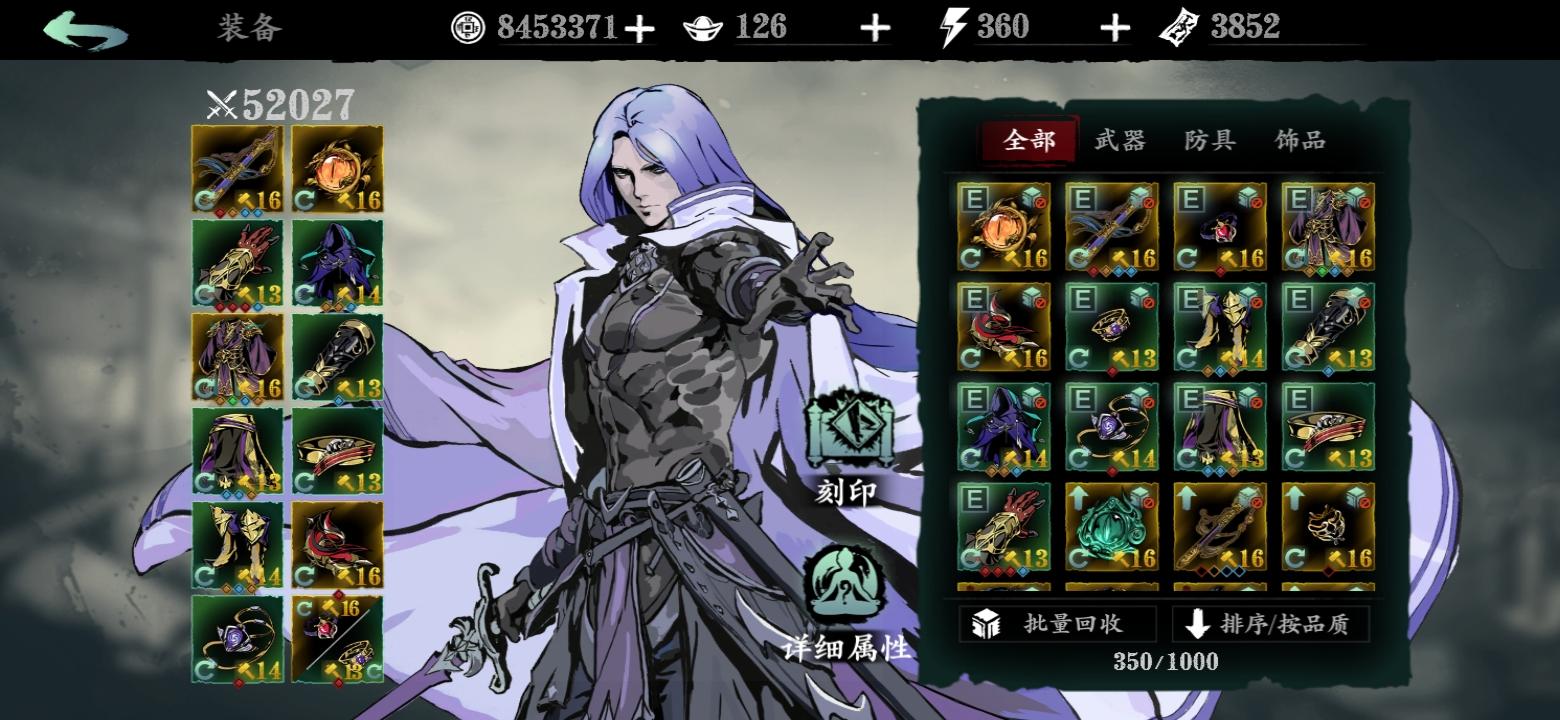Viewport: 1560px width, 720px height.
Task: Click the copper coin currency icon
Action: click(466, 25)
